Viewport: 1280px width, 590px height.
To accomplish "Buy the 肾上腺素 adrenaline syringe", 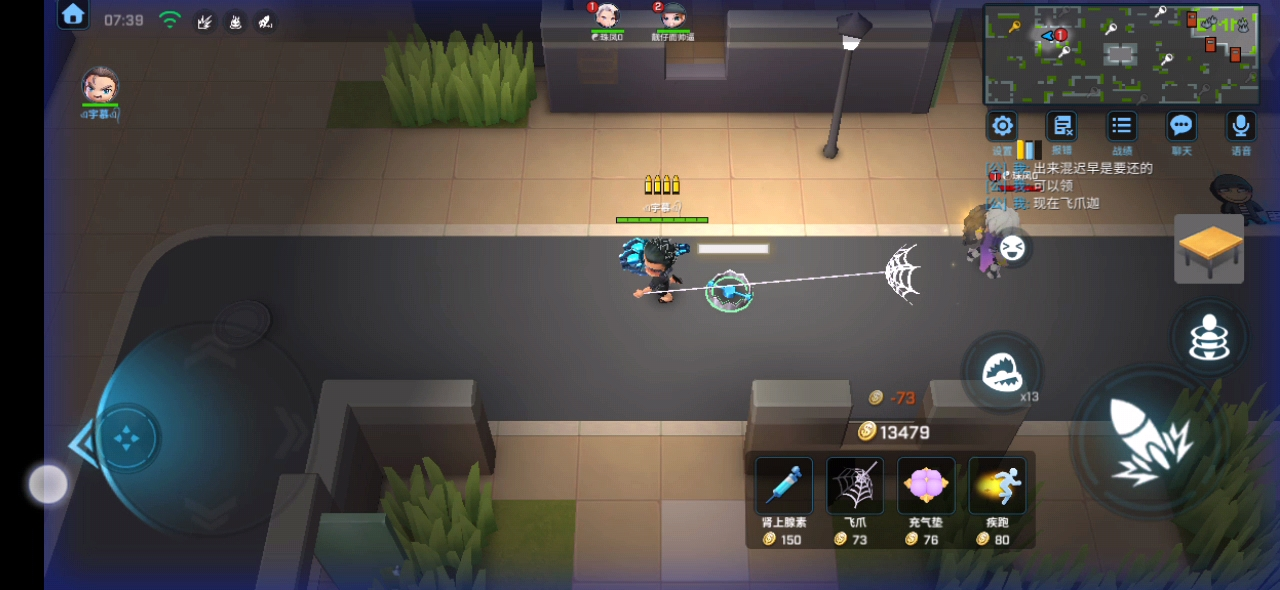I will [783, 486].
